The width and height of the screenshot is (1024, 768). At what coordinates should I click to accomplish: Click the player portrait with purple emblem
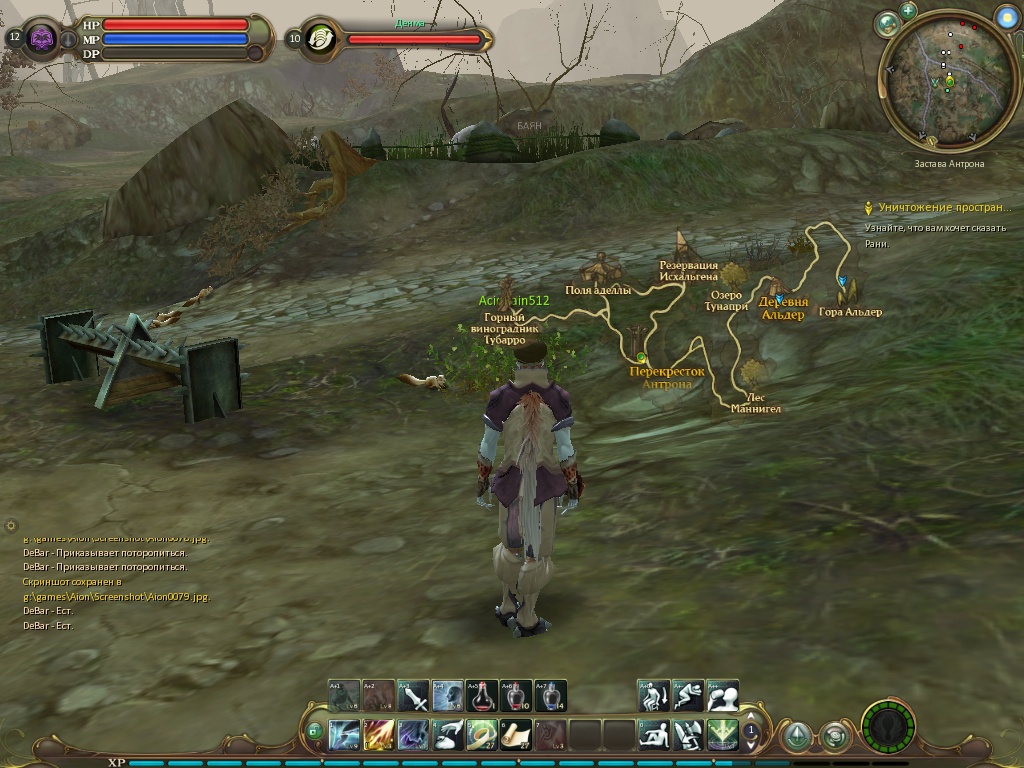click(x=43, y=39)
